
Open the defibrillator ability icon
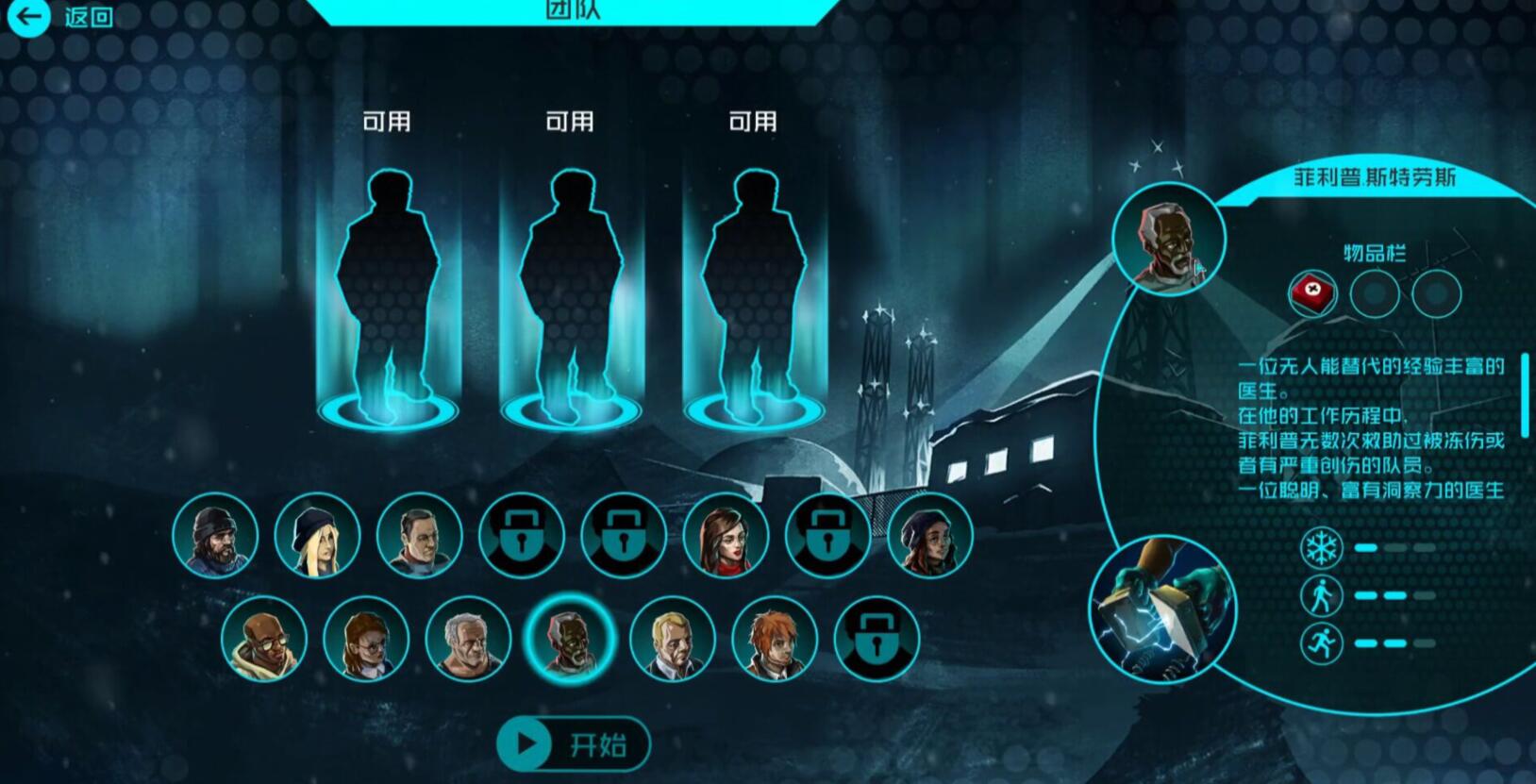[x=1163, y=609]
